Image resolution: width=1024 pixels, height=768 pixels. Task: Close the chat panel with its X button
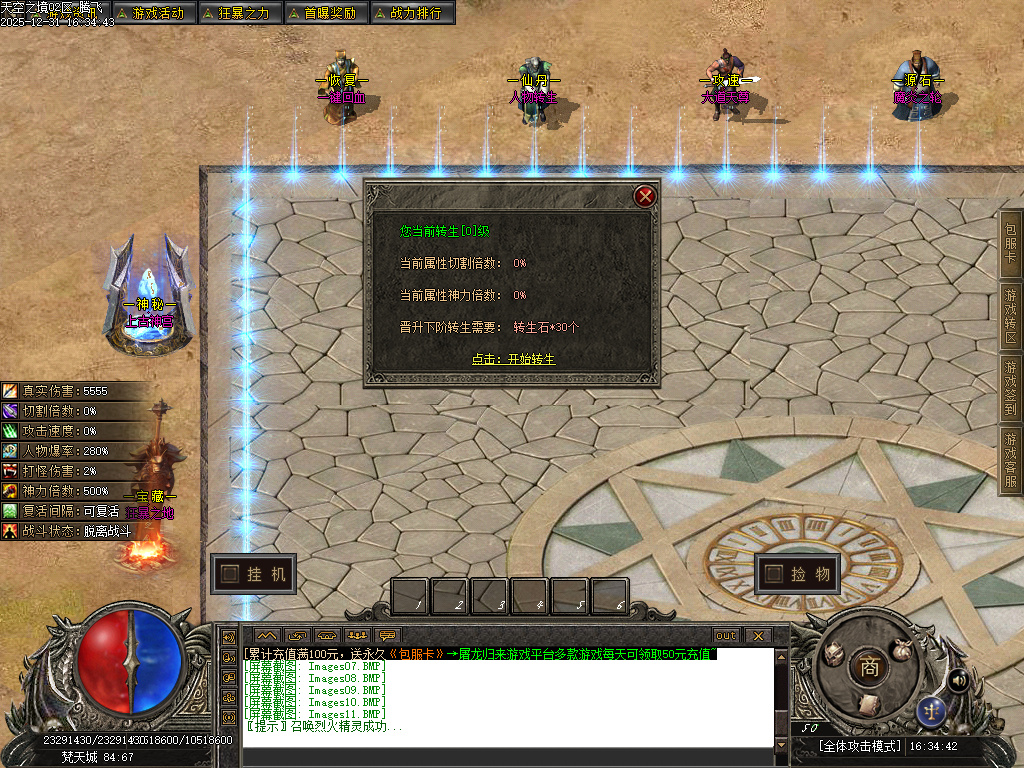tap(758, 635)
